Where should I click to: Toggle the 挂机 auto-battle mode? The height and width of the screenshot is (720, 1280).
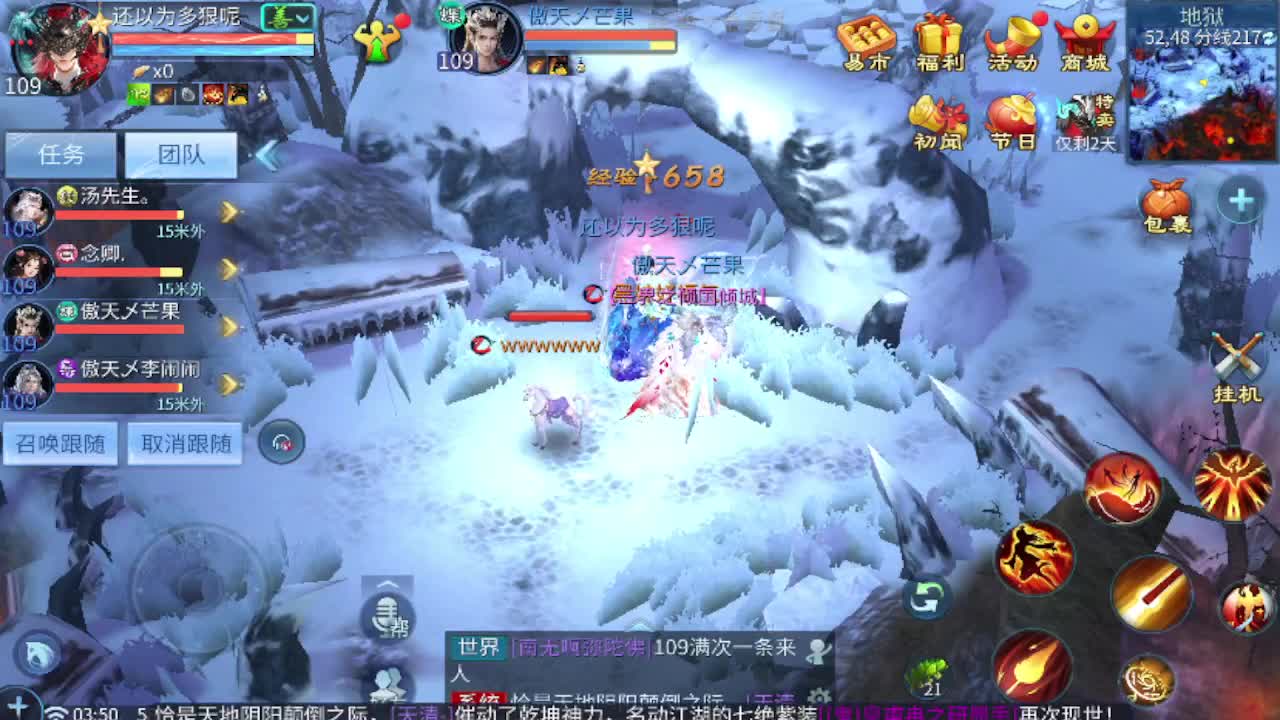point(1240,355)
